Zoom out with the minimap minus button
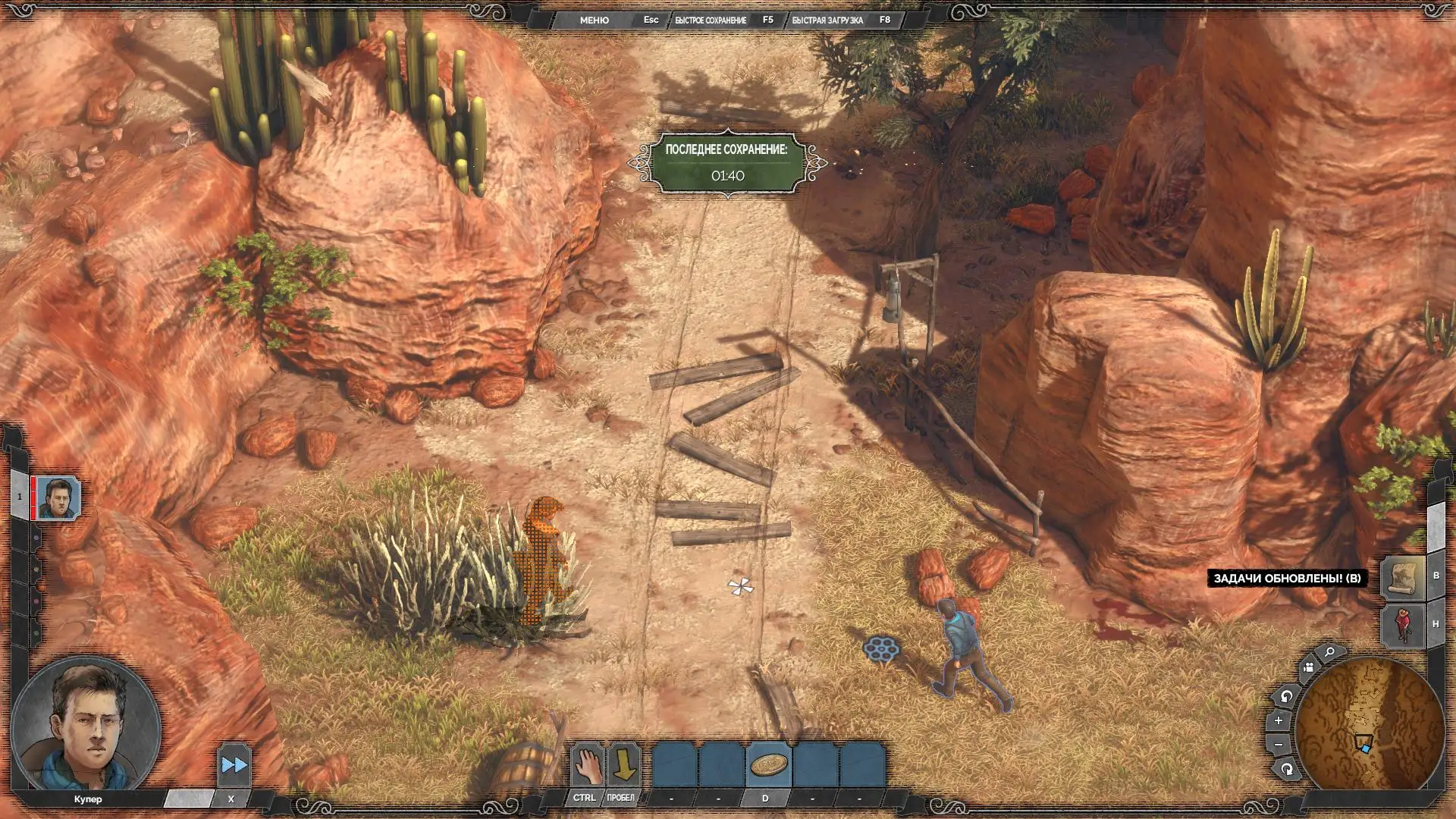The height and width of the screenshot is (819, 1456). [x=1279, y=745]
